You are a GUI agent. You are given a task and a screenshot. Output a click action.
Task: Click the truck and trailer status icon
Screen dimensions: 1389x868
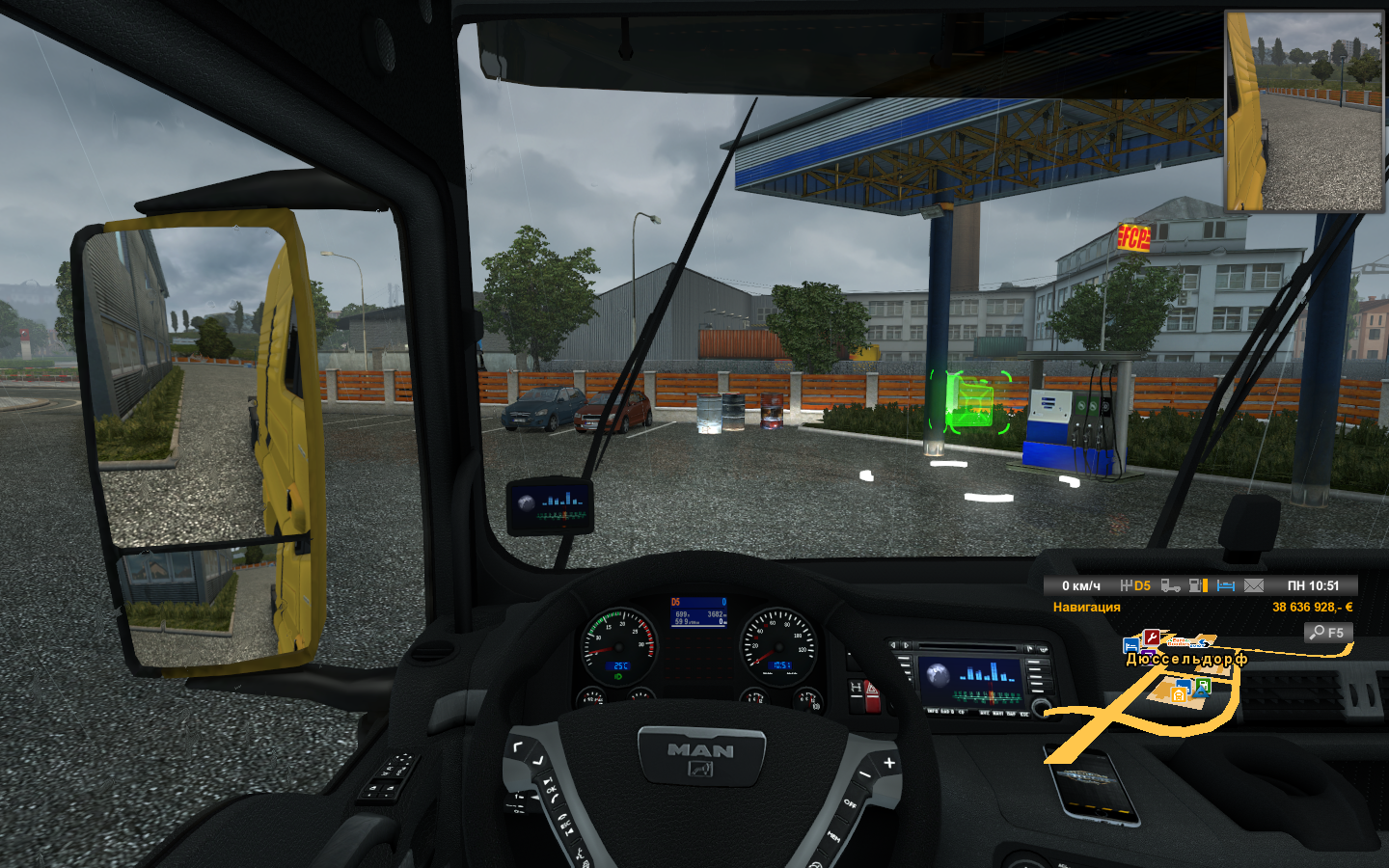click(x=1171, y=585)
